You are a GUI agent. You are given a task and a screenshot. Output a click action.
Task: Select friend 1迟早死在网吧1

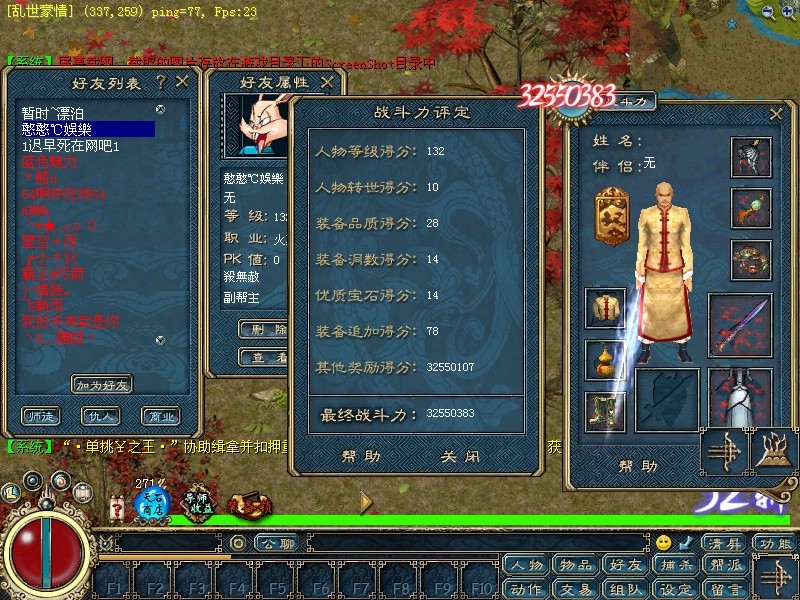70,146
